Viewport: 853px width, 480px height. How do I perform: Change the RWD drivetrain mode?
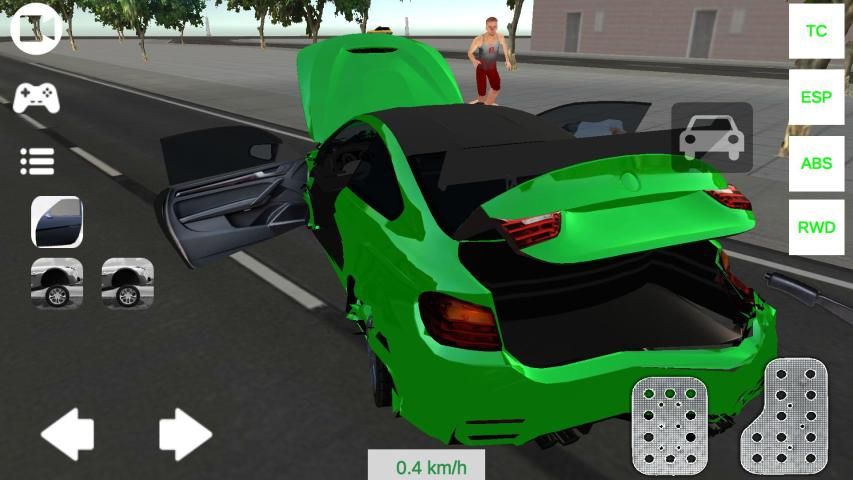tap(817, 227)
